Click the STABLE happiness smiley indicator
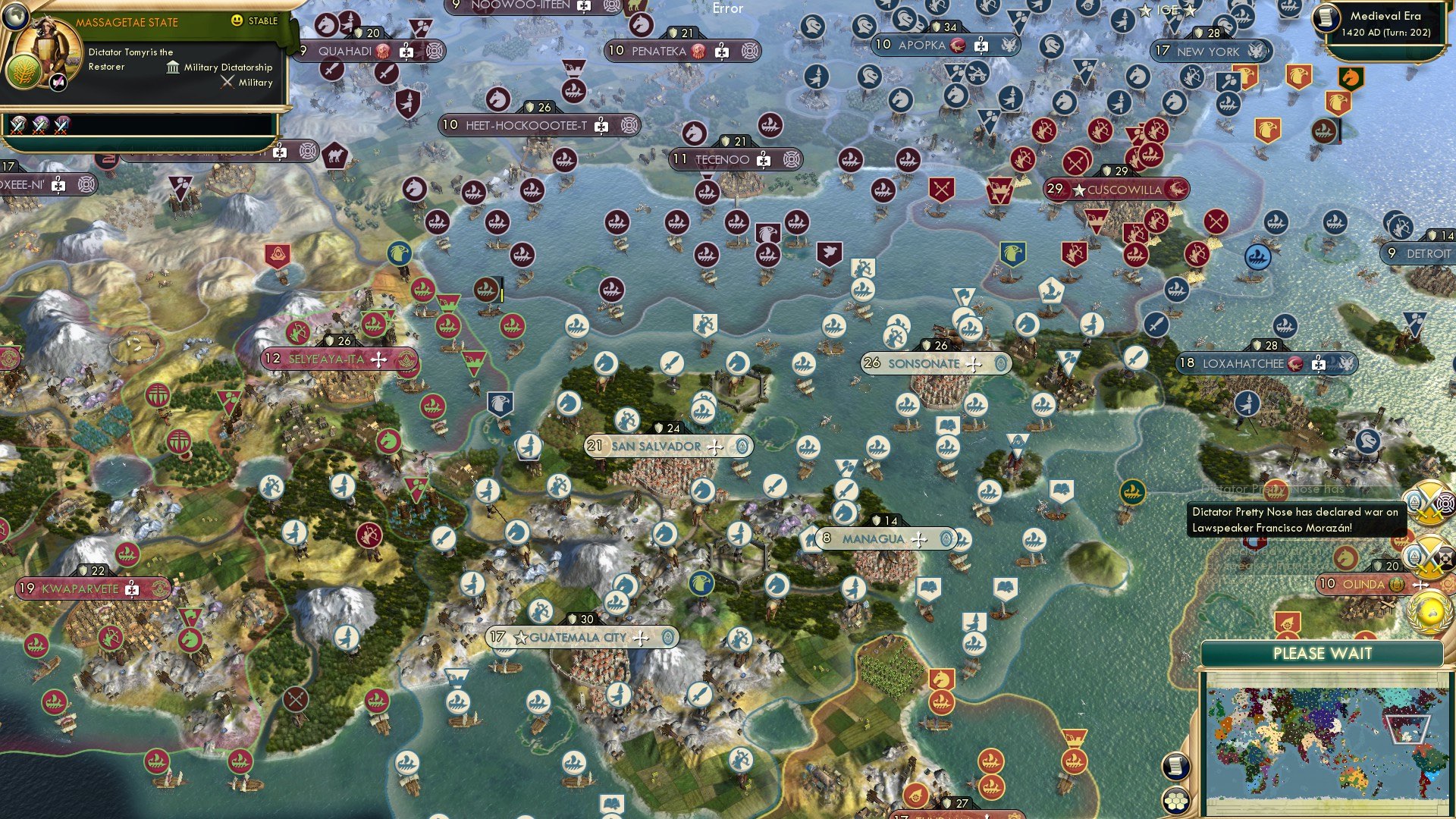This screenshot has width=1456, height=819. click(236, 20)
